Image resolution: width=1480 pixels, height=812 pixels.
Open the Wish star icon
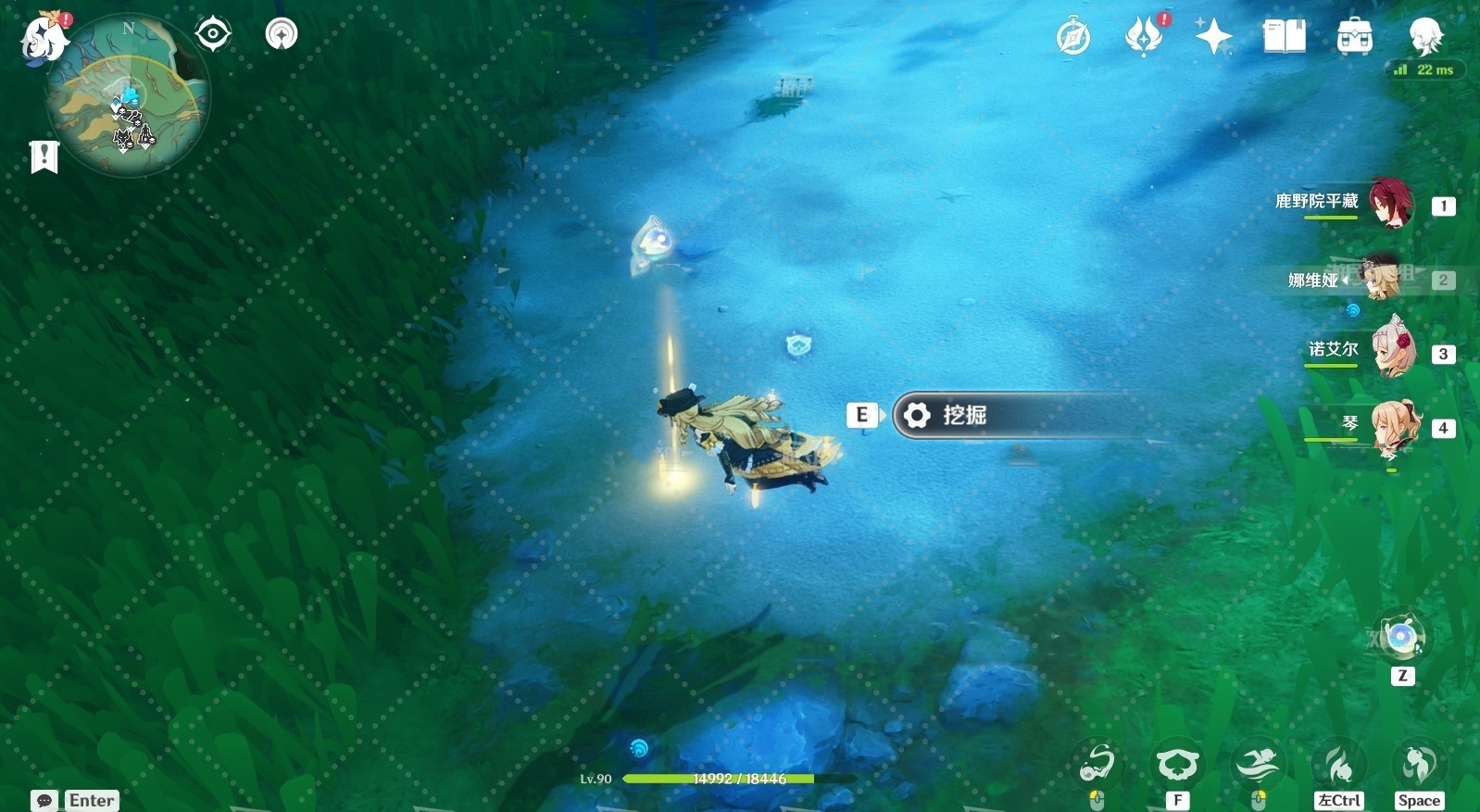[x=1213, y=37]
